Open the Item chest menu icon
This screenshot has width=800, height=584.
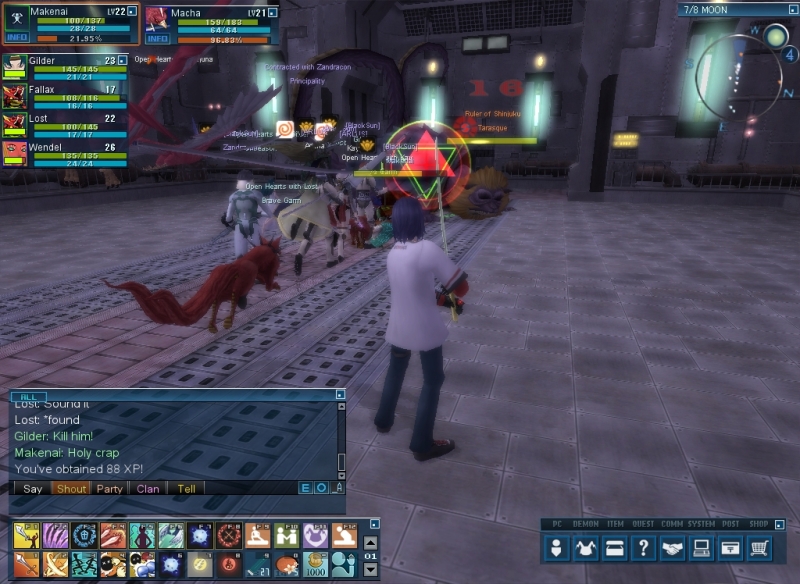(616, 548)
